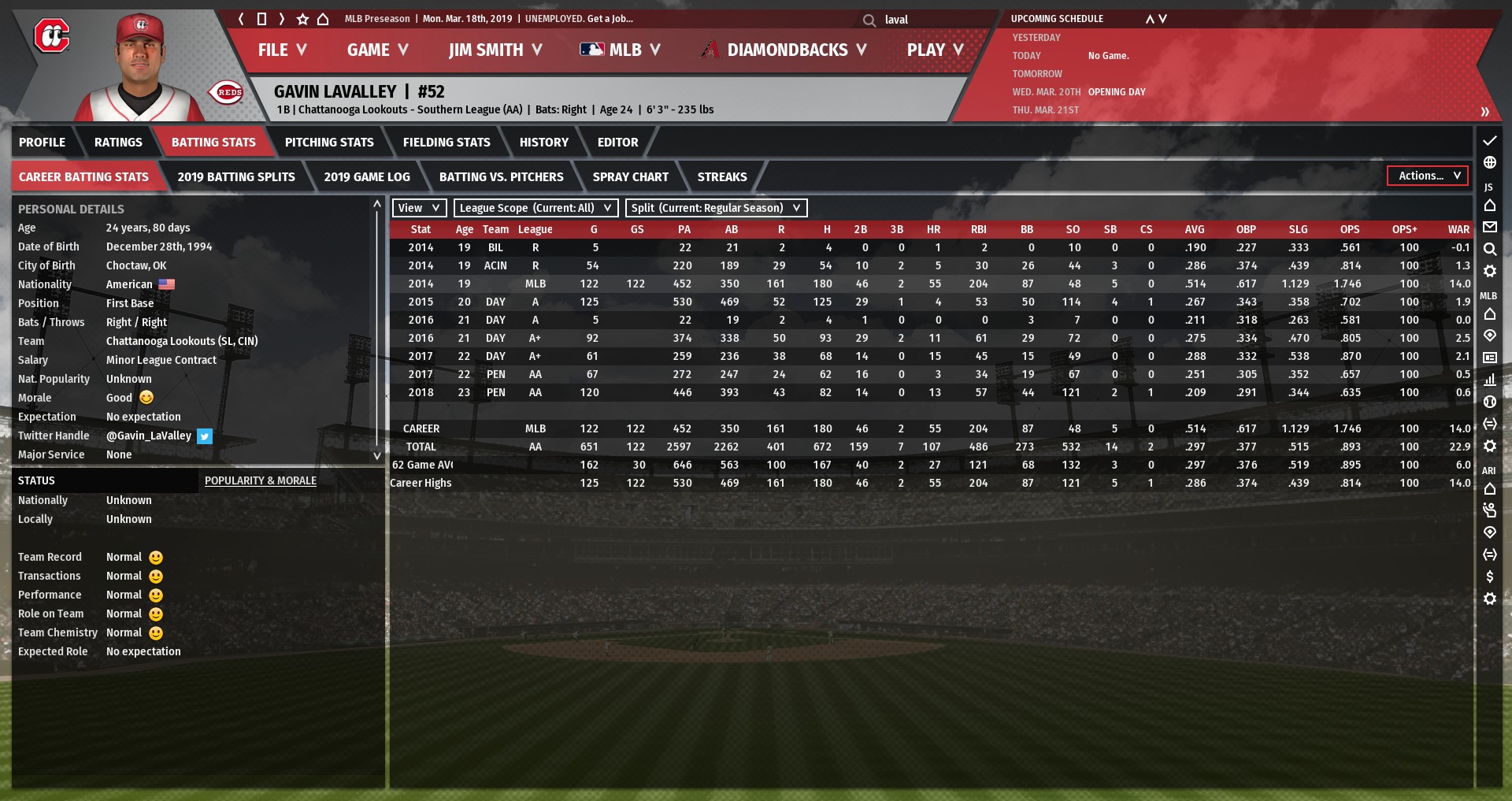Show the FIELDING STATS tab
The image size is (1512, 801).
447,143
